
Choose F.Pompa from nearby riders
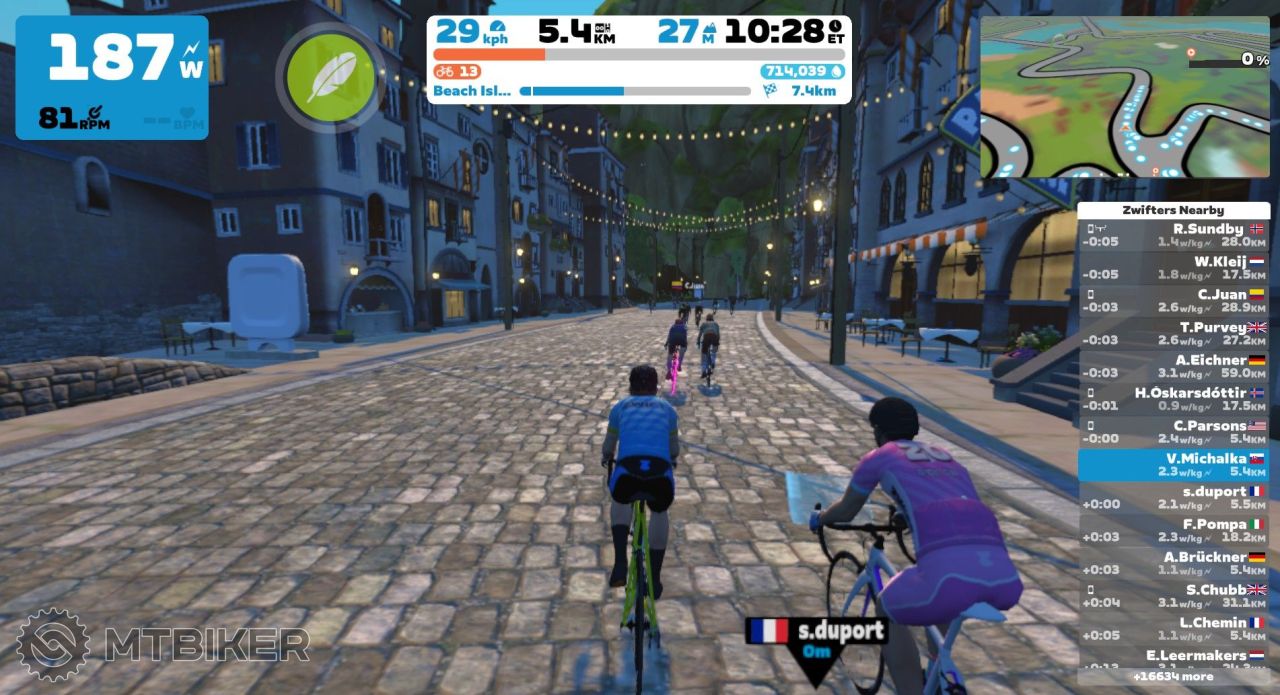click(1173, 530)
